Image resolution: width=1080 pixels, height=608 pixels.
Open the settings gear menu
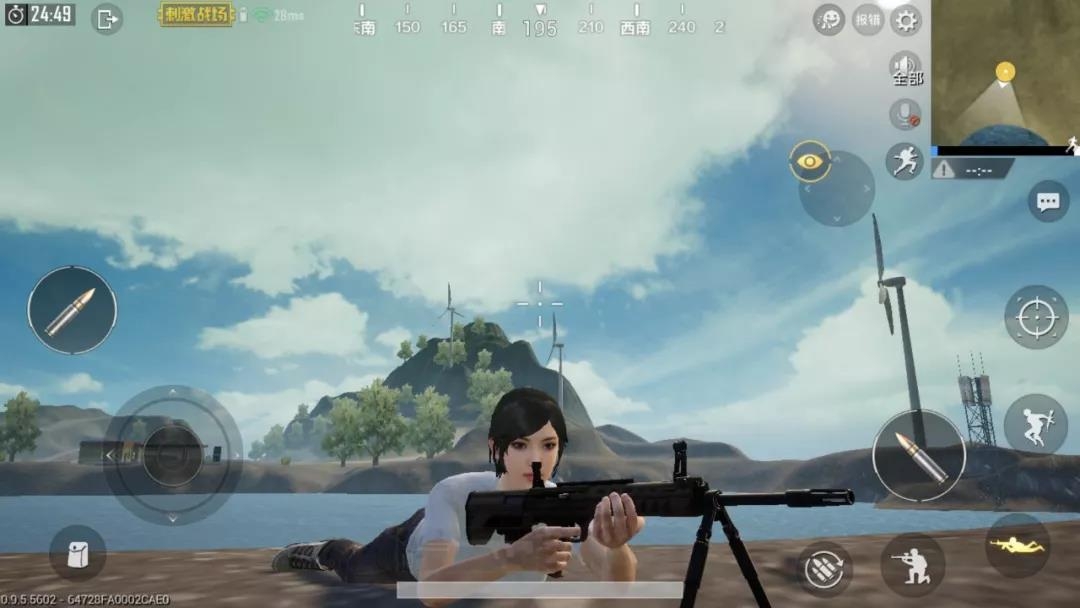905,20
